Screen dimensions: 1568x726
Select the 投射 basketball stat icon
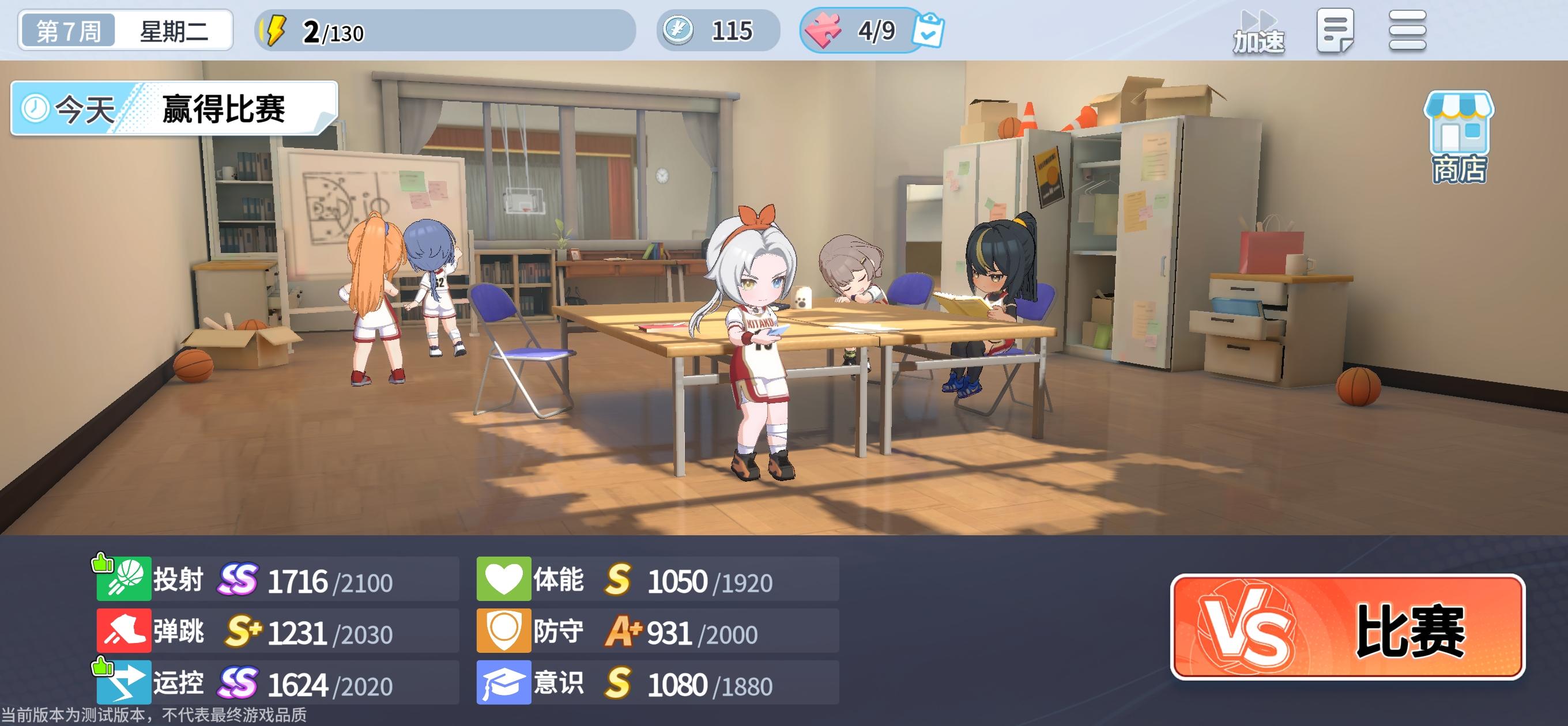click(x=126, y=578)
